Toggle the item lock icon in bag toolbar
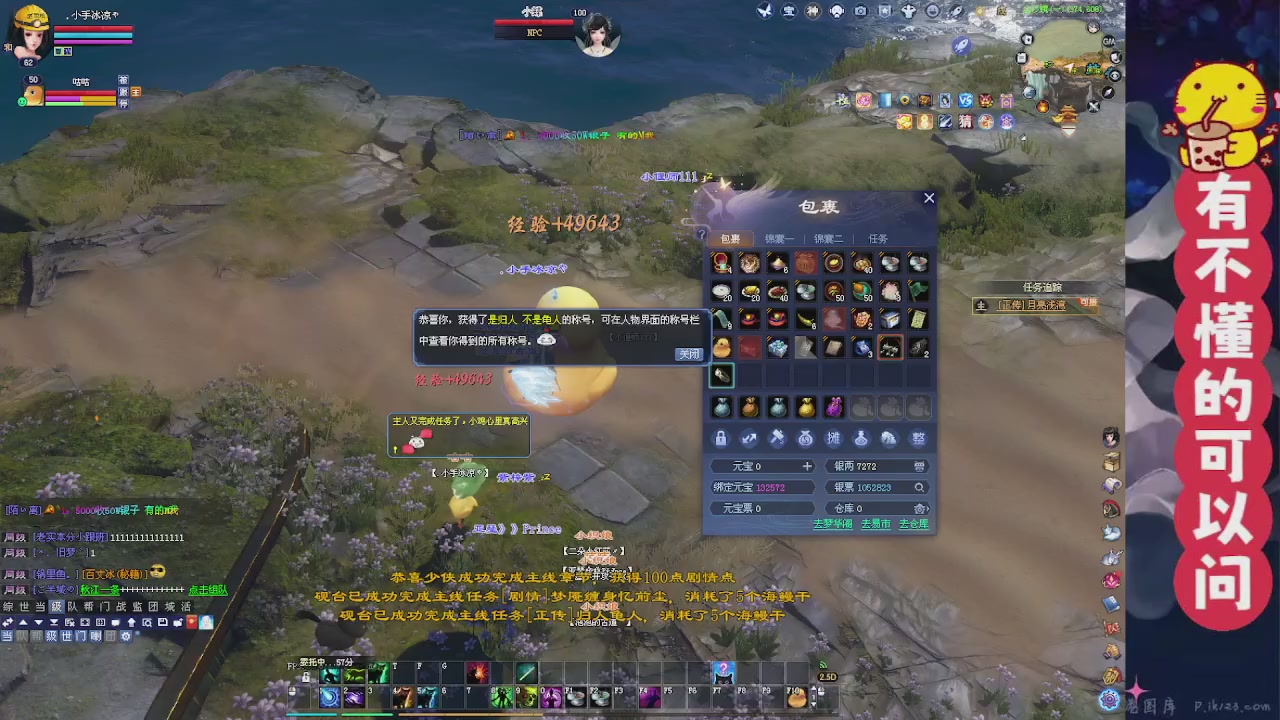 click(x=721, y=438)
